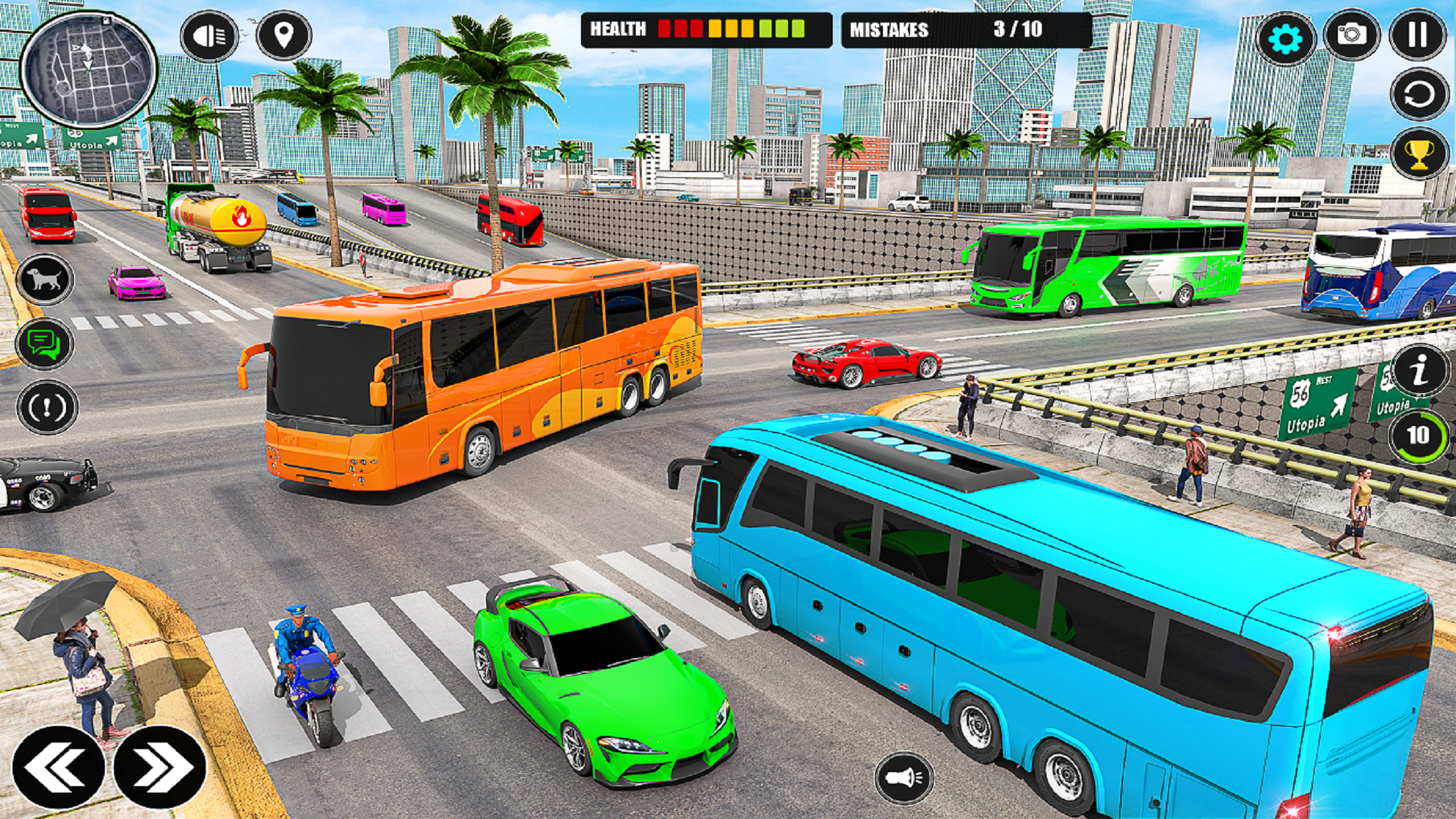Image resolution: width=1456 pixels, height=819 pixels.
Task: Select the dog icon button
Action: pos(45,280)
